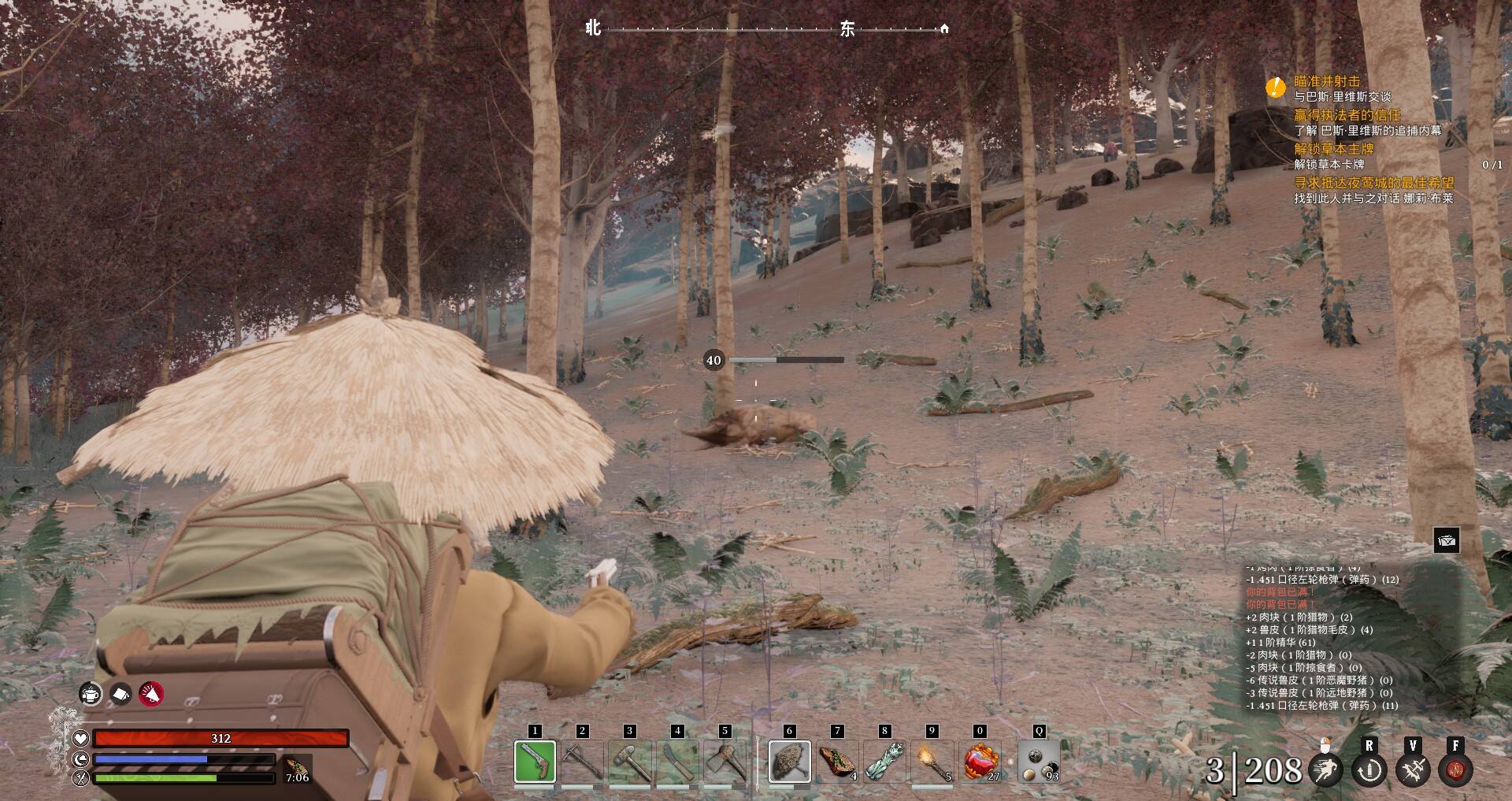The image size is (1512, 801).
Task: Click the food buff timer icon
Action: pos(298,769)
